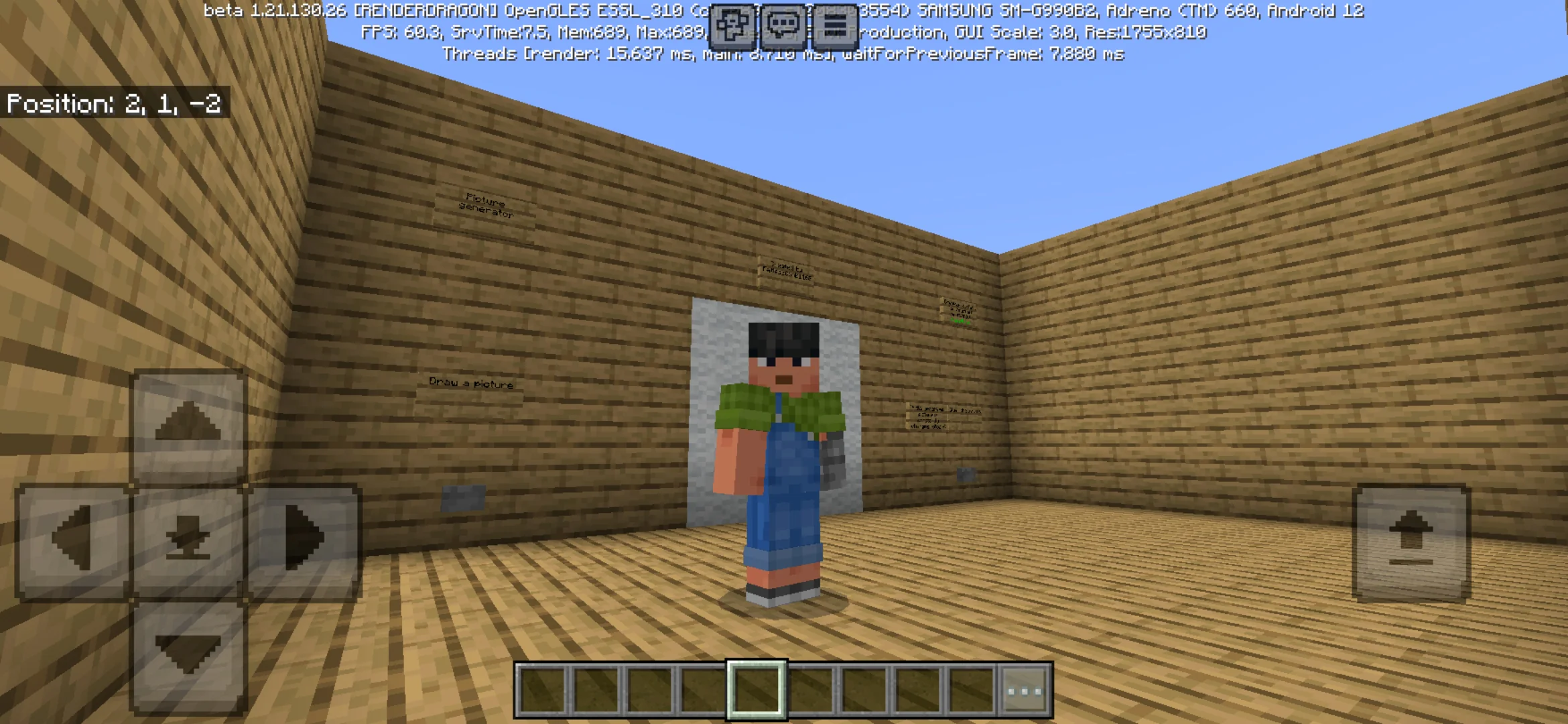Click the Draw a picture sign
The image size is (1568, 724).
click(x=470, y=384)
